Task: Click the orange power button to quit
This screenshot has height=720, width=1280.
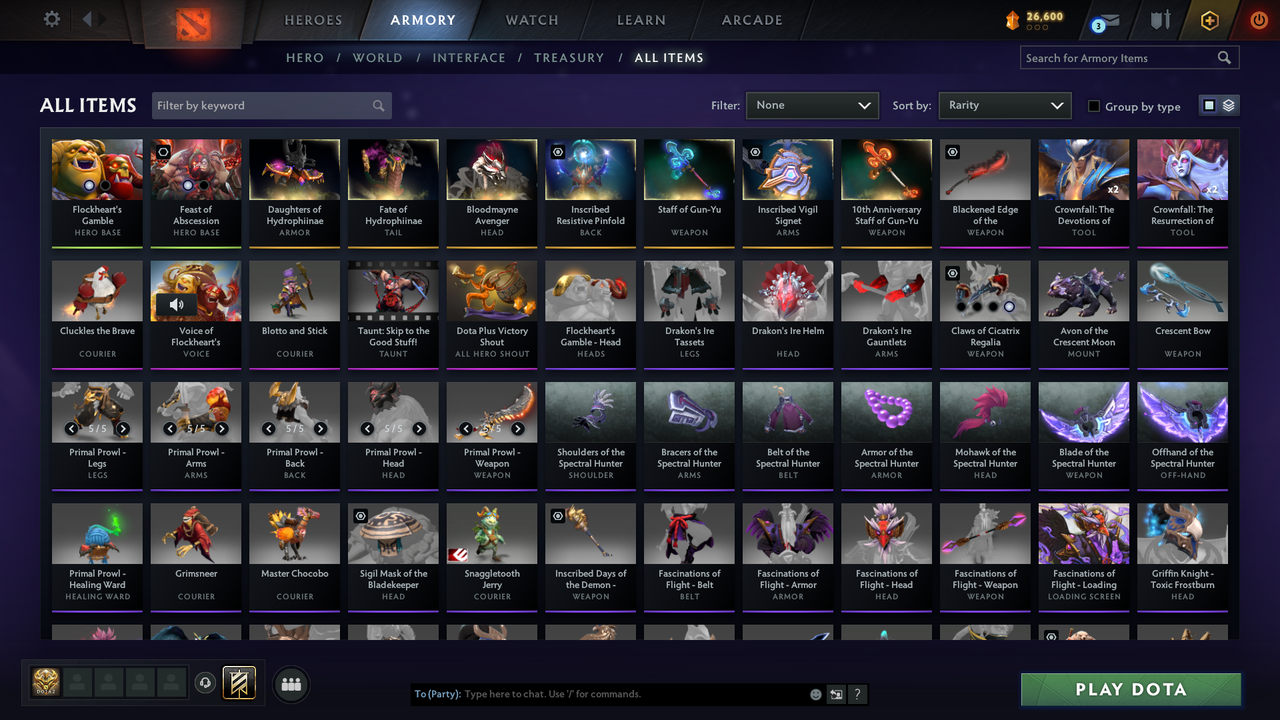Action: (1258, 19)
